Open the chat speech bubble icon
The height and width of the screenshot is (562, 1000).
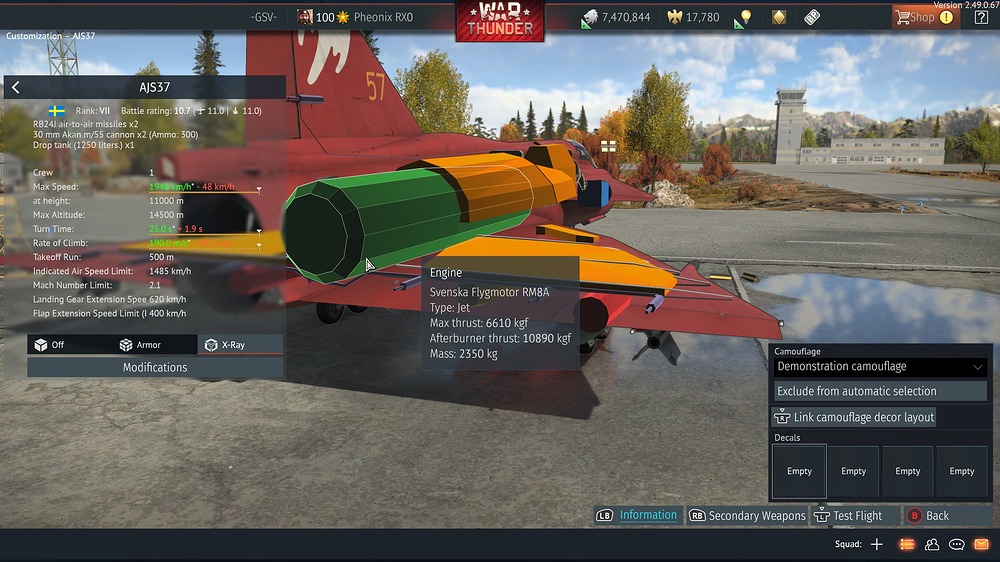coord(956,544)
